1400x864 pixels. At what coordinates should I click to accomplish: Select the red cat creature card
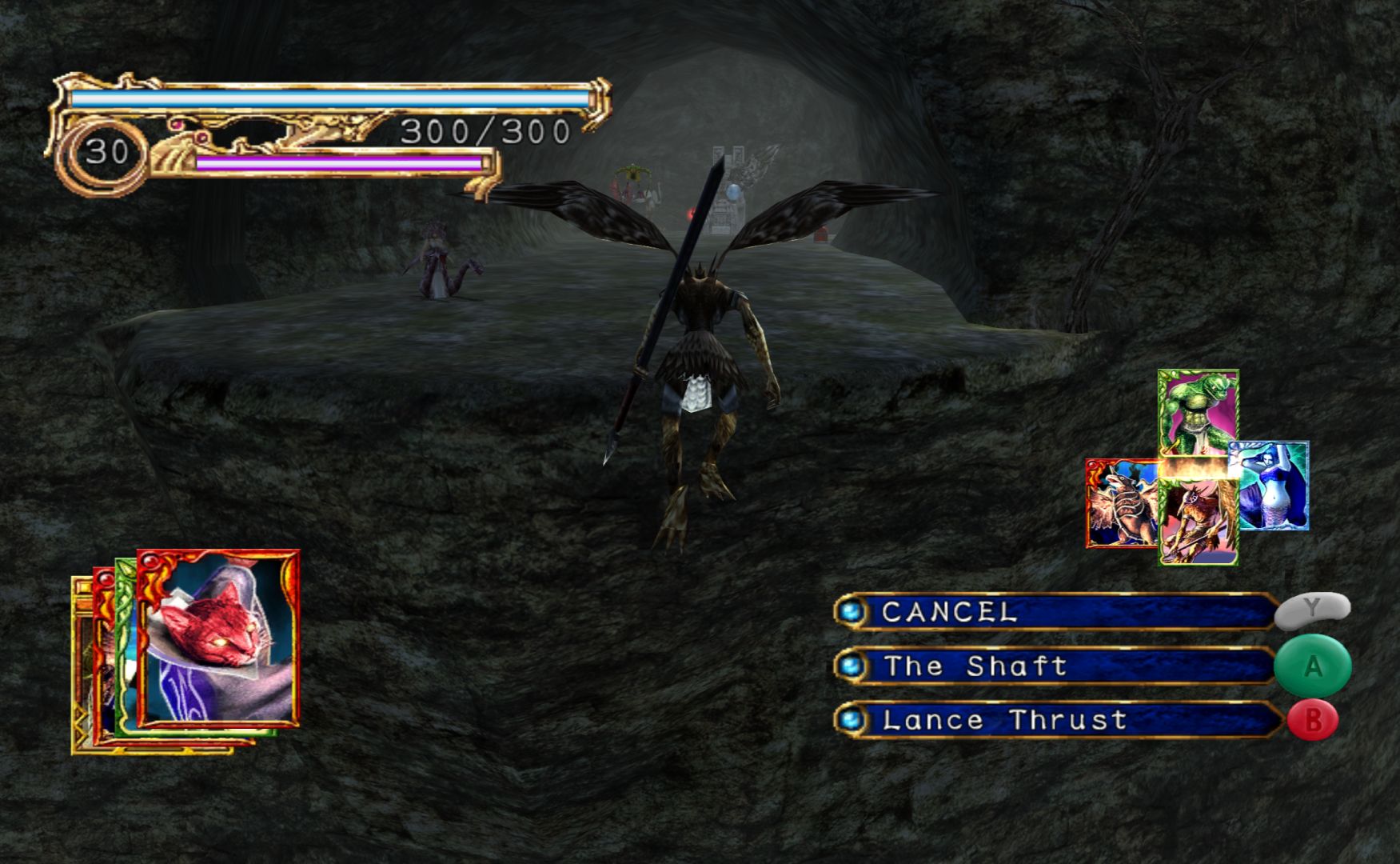pyautogui.click(x=217, y=638)
